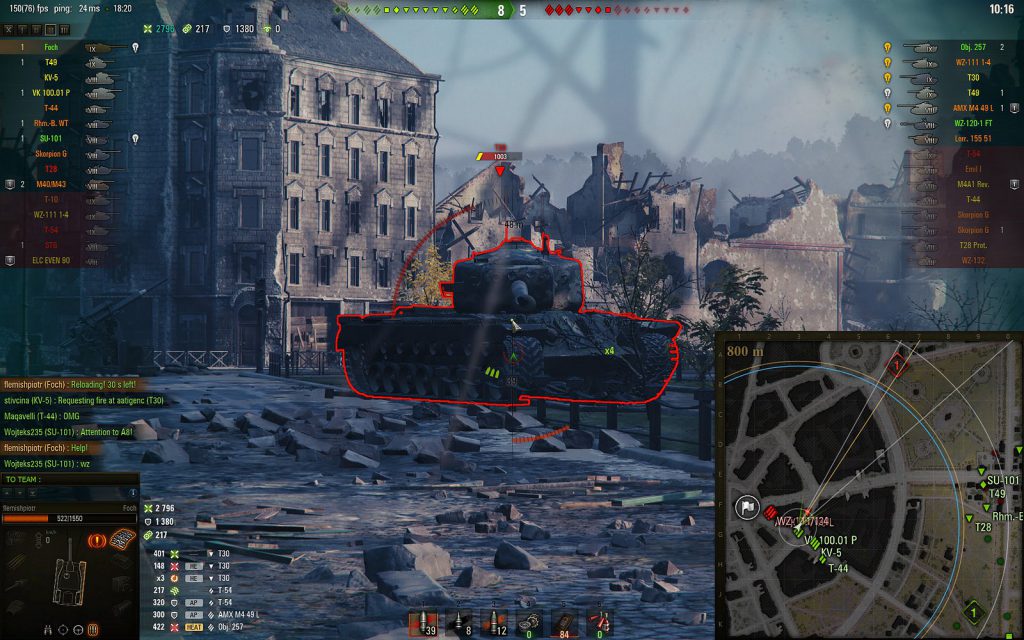Select WZ-120-1 FT in the enemy list
Screen dimensions: 1024x640
coord(966,123)
